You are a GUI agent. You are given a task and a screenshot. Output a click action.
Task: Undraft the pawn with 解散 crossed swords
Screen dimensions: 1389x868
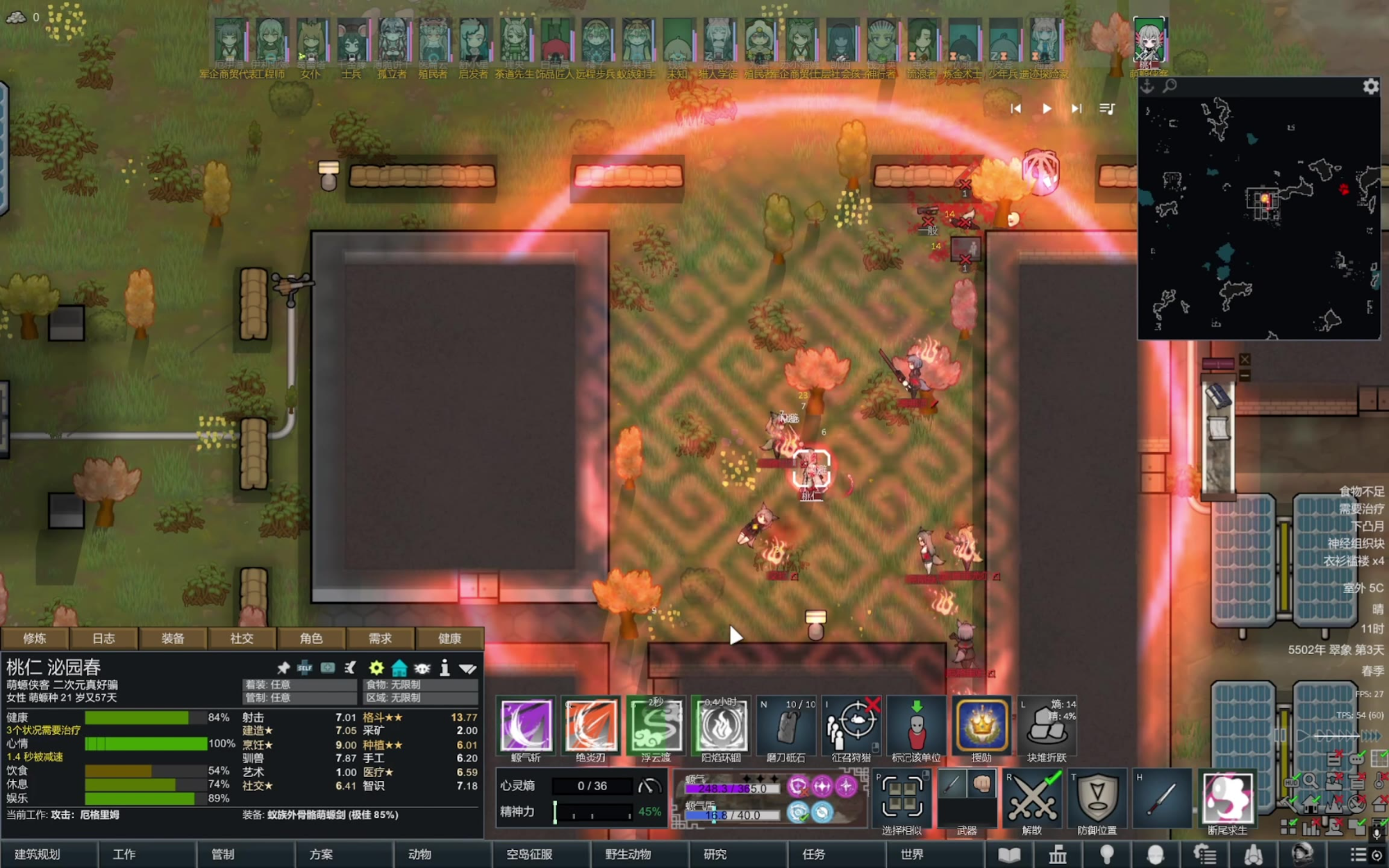pyautogui.click(x=1032, y=799)
